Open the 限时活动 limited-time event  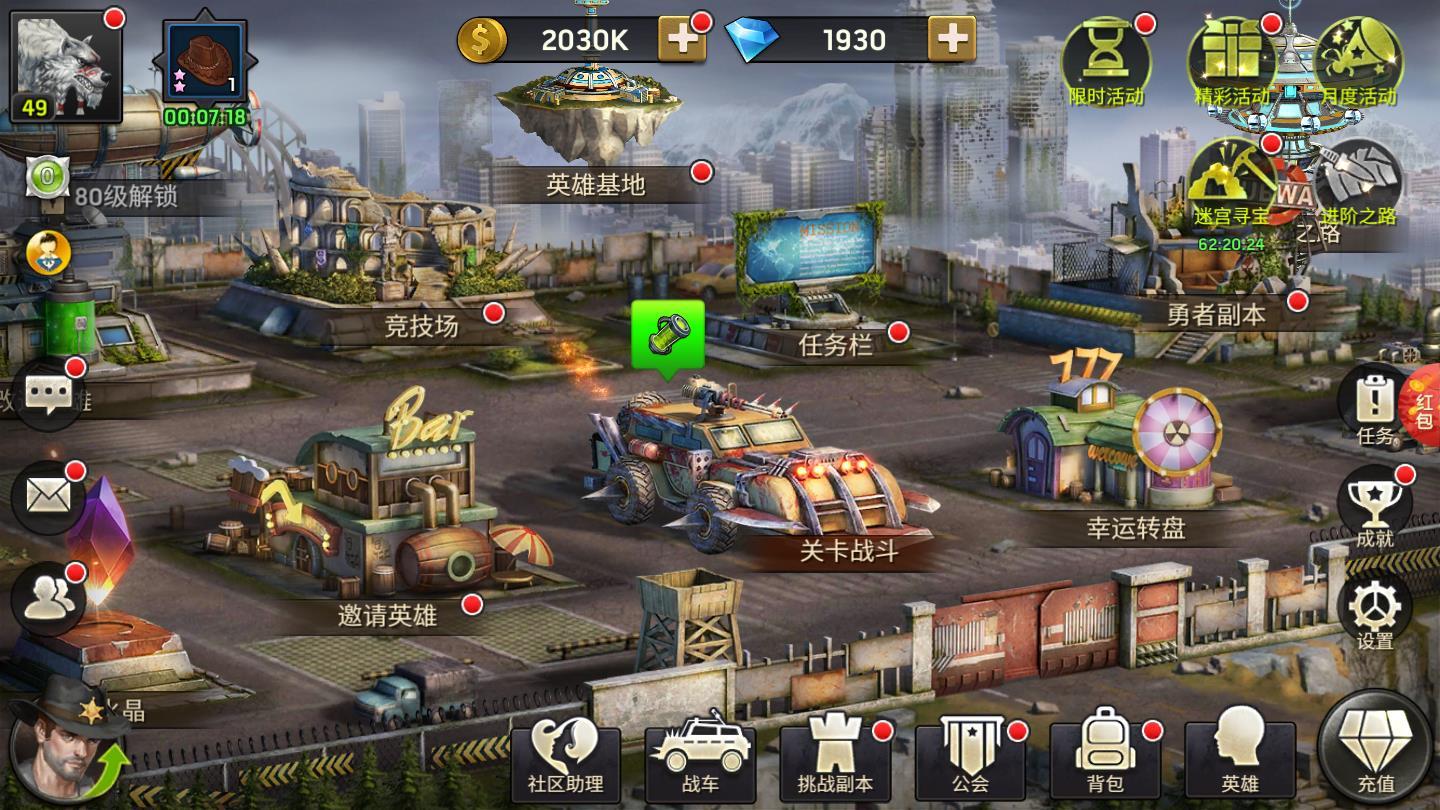click(x=1105, y=60)
